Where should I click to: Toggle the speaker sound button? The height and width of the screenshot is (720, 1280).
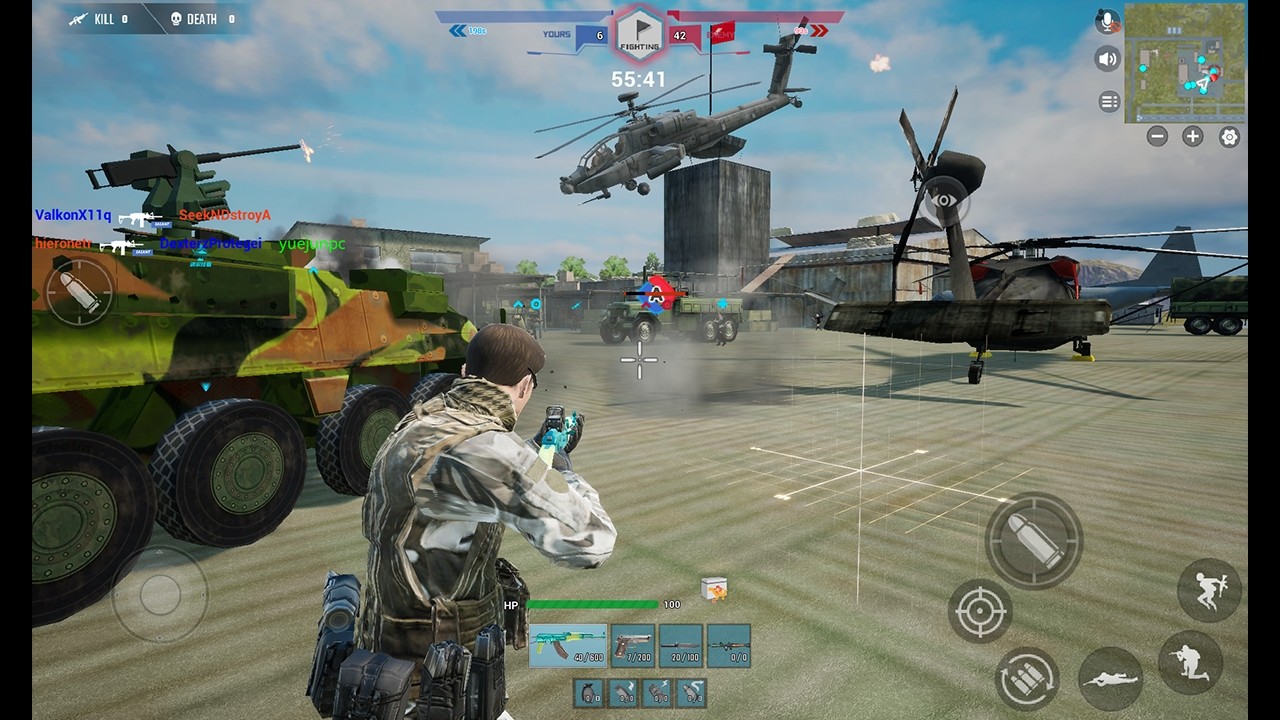coord(1107,59)
